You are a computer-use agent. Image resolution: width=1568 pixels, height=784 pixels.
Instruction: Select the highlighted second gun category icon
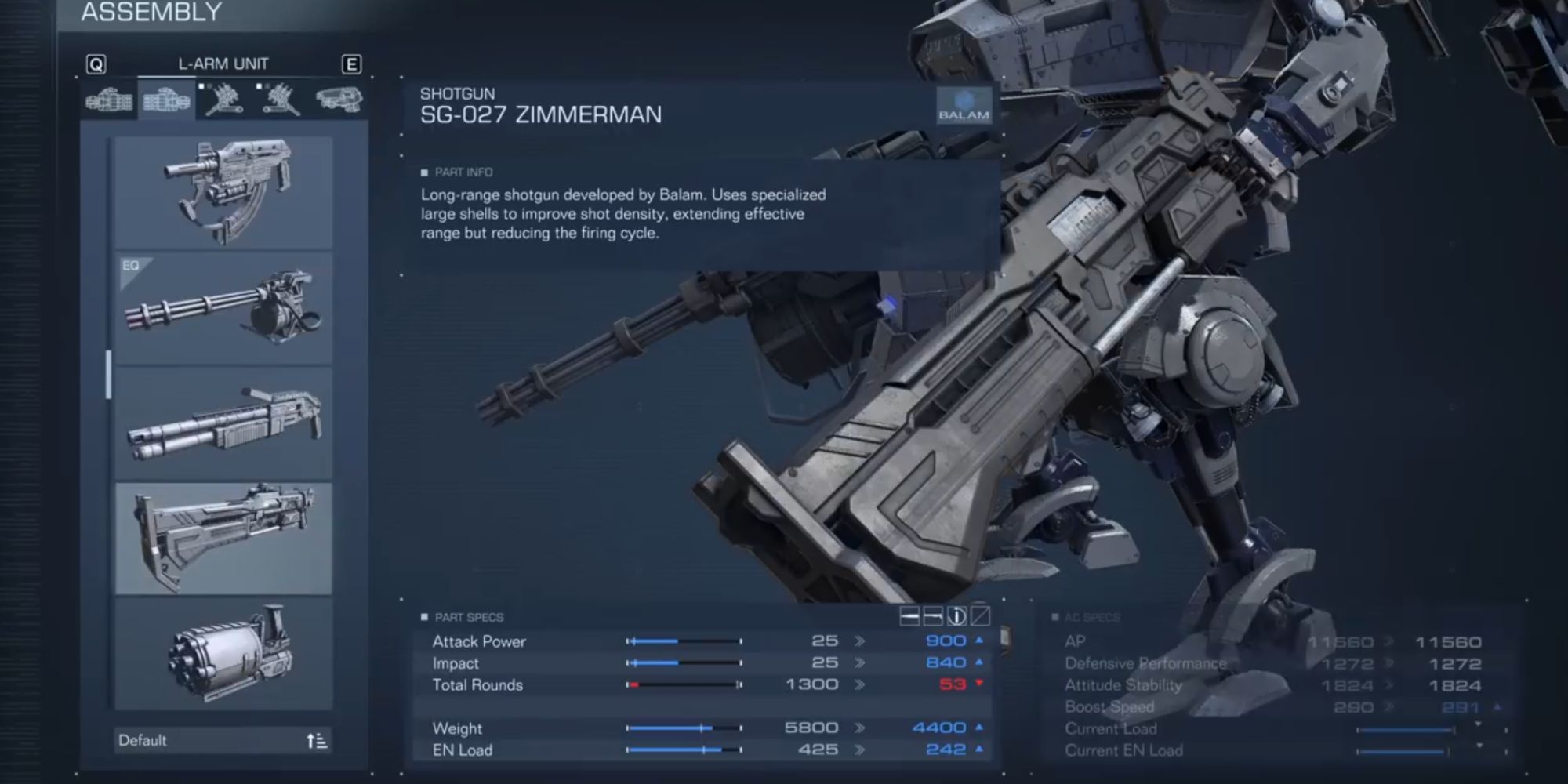165,100
